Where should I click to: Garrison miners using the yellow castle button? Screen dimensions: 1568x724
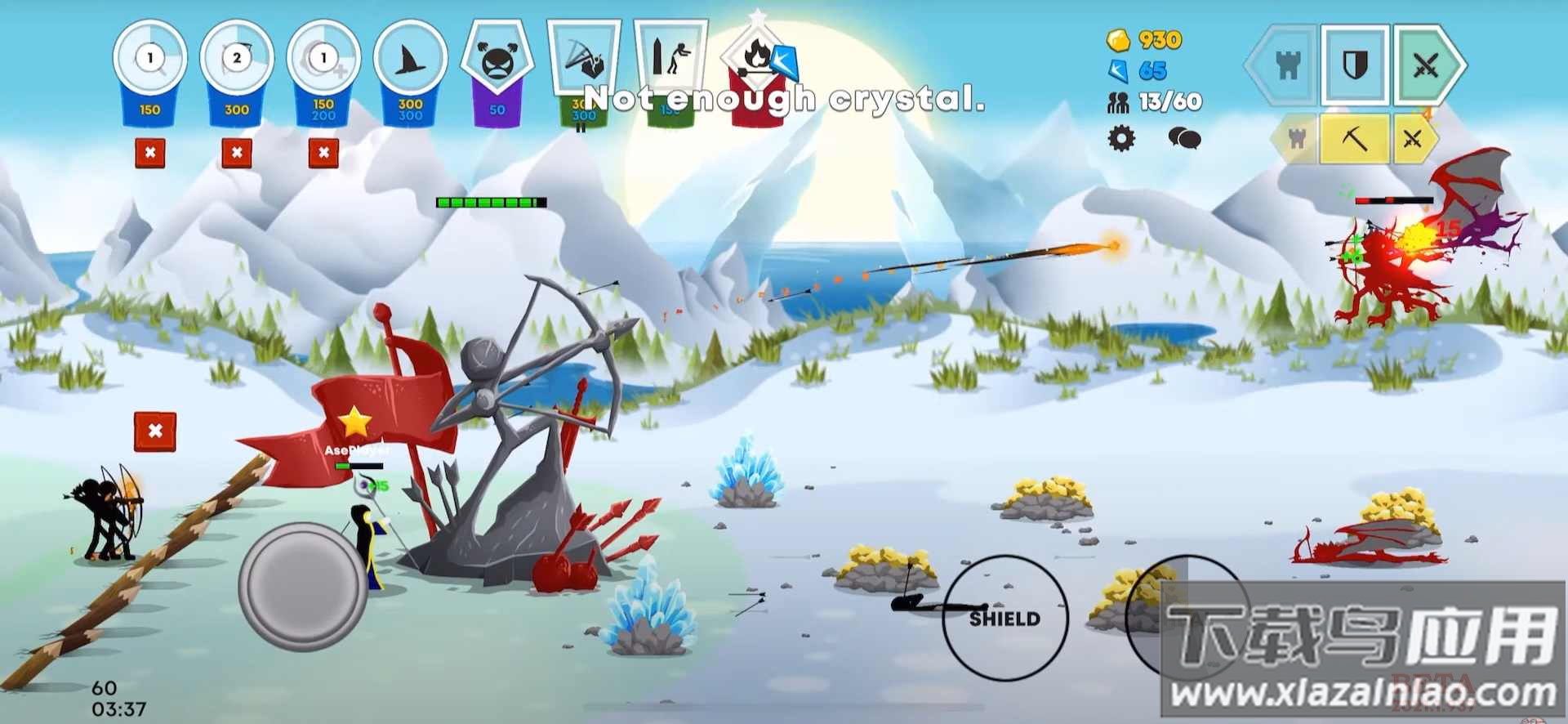coord(1297,139)
